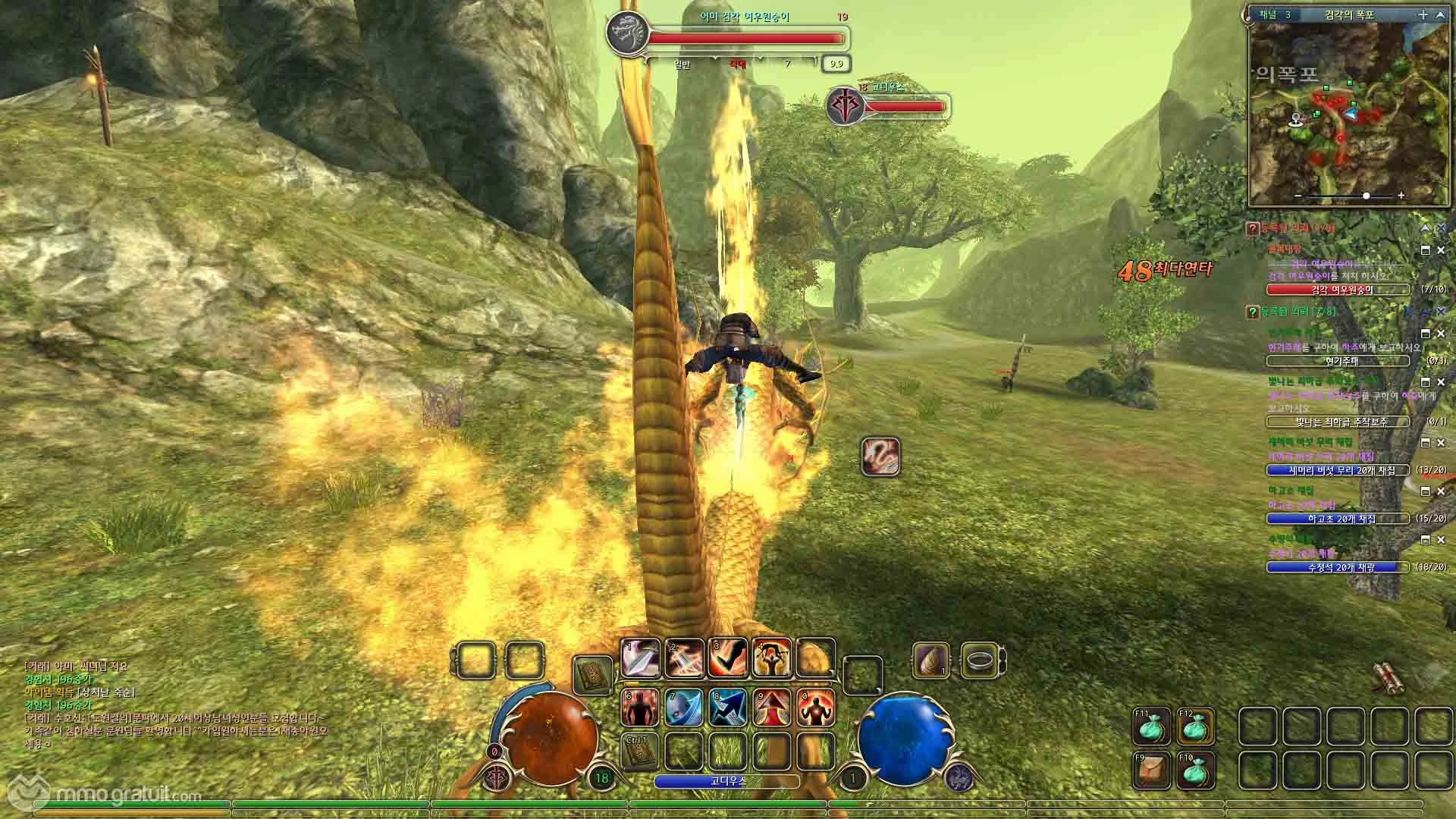Use the blue face dash skill in slot 7
This screenshot has width=1456, height=819.
pyautogui.click(x=685, y=707)
